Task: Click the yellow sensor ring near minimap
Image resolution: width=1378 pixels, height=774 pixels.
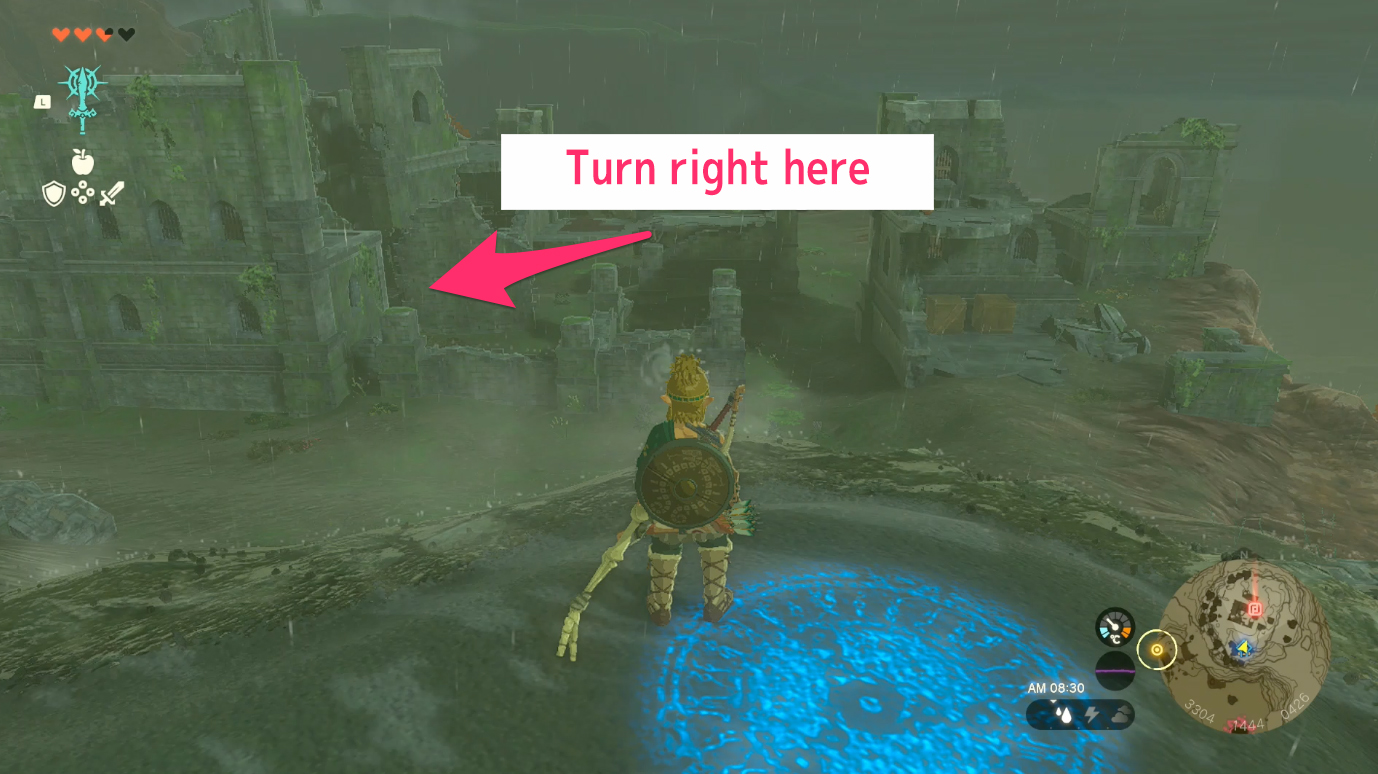Action: (x=1157, y=649)
